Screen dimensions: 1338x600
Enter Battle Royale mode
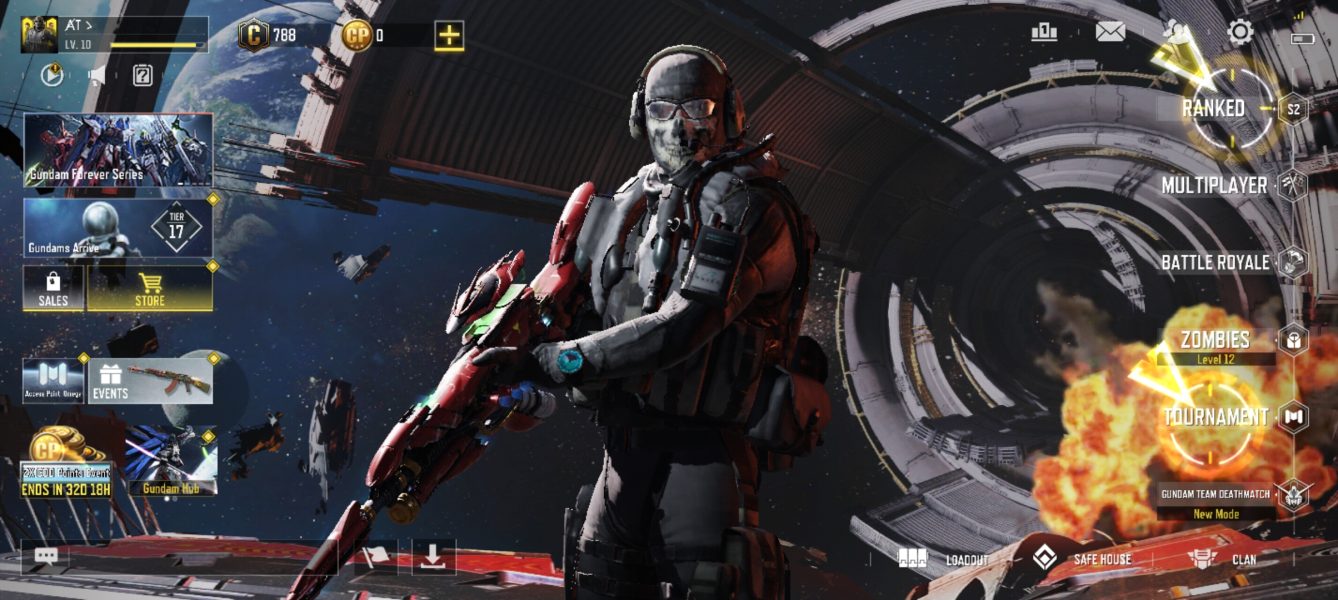point(1214,262)
